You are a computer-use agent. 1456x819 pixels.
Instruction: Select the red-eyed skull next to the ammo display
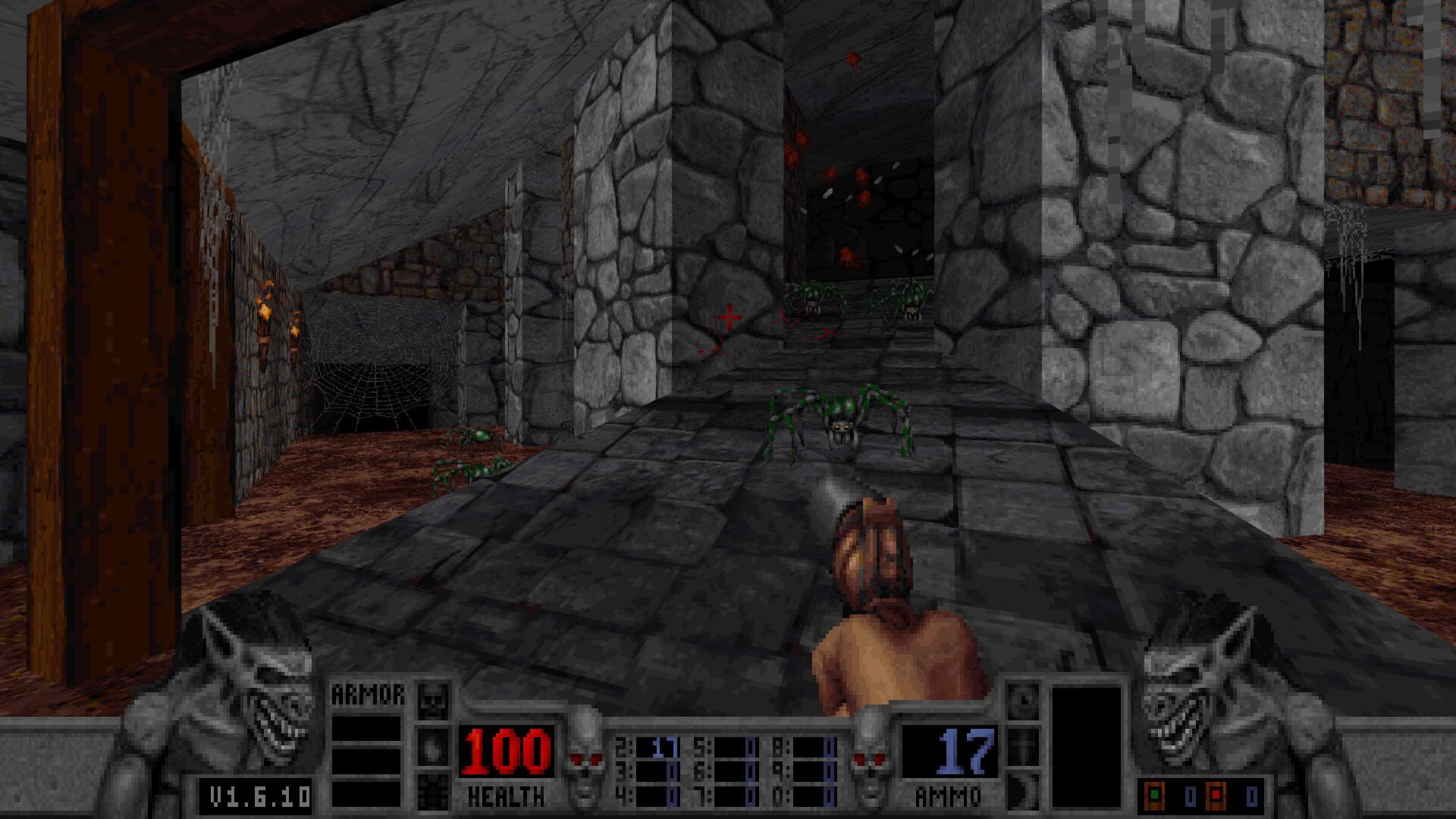[x=868, y=758]
